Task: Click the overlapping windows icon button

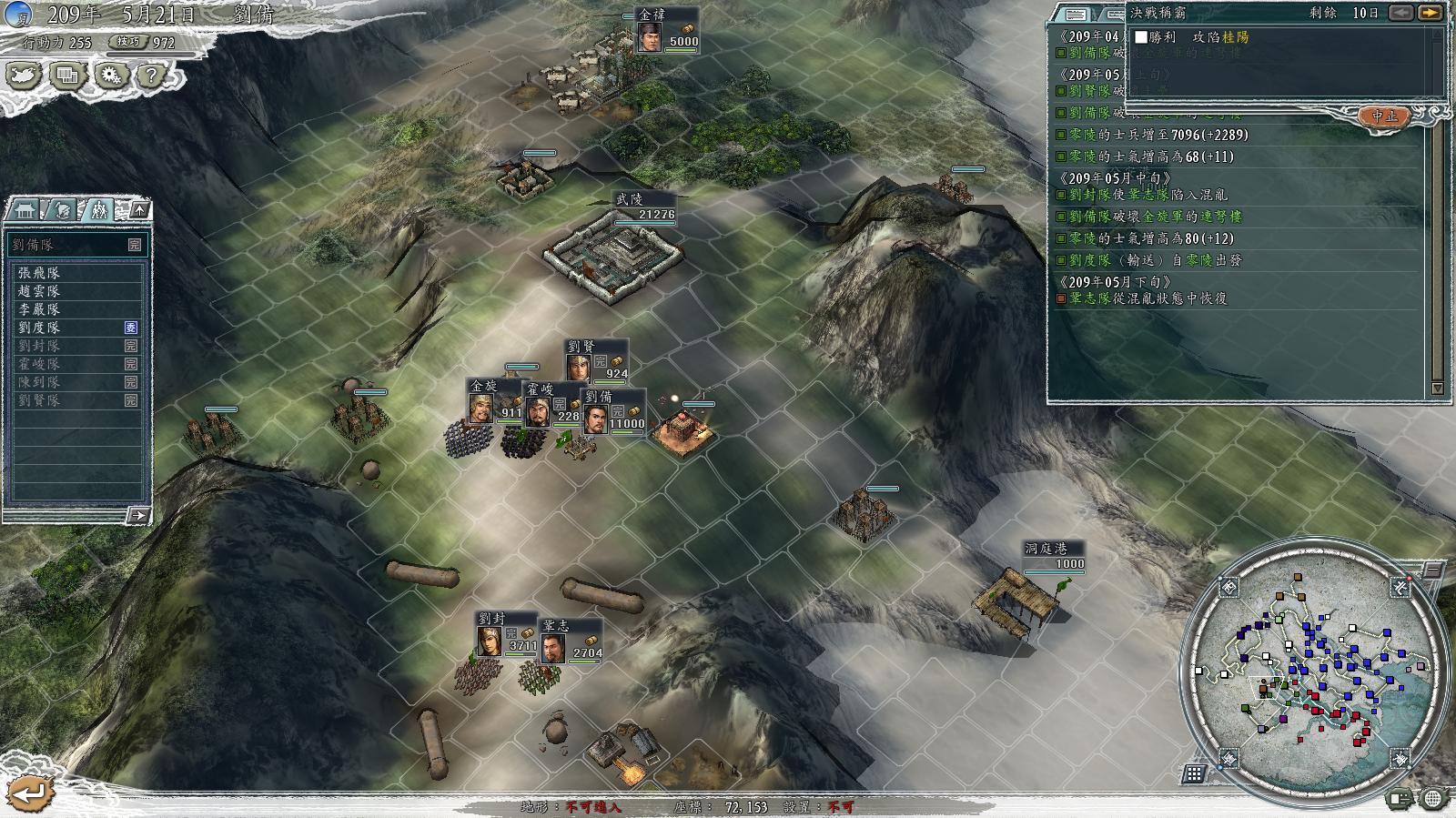Action: point(67,76)
